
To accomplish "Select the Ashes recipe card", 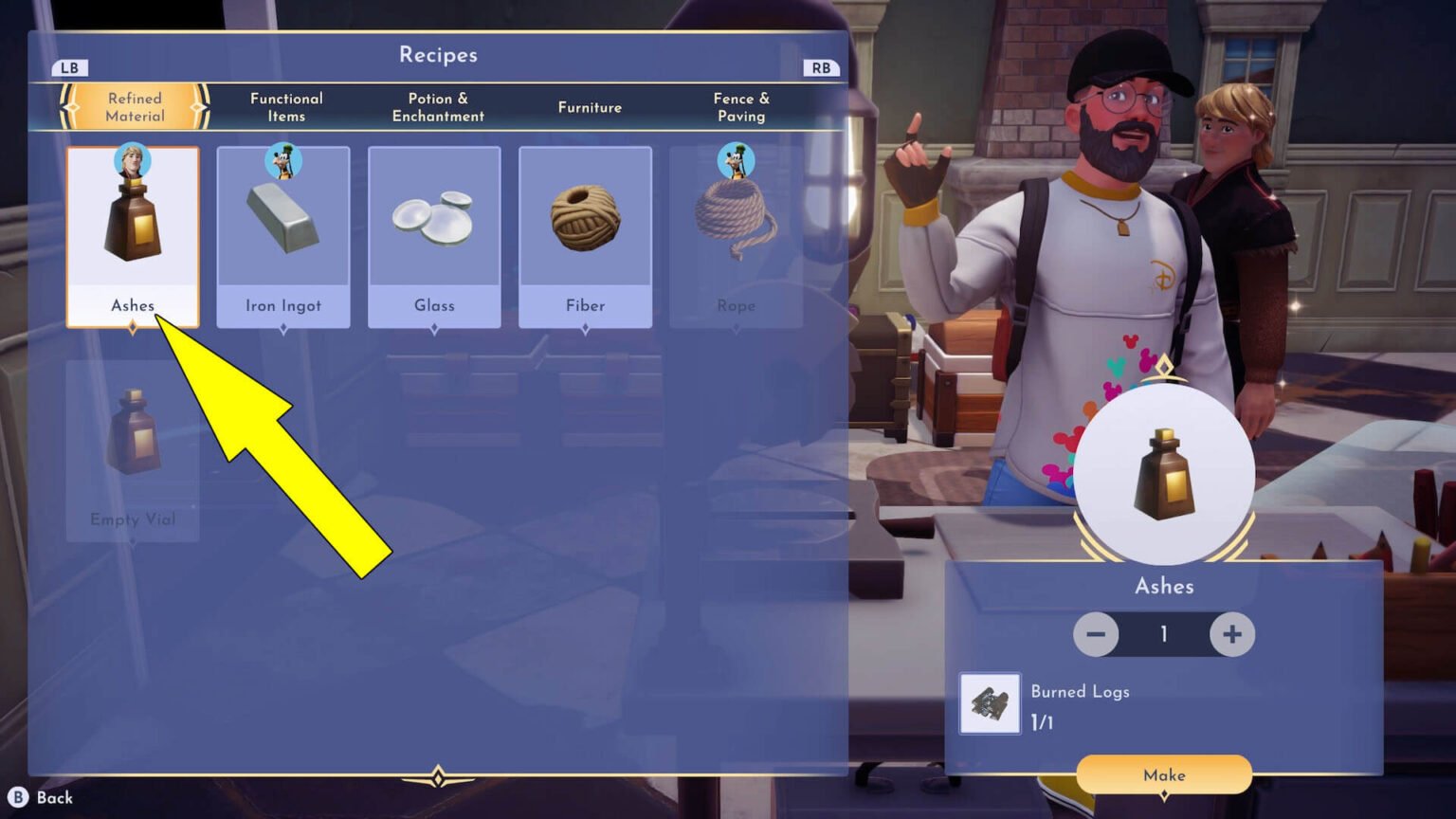I will (x=133, y=236).
